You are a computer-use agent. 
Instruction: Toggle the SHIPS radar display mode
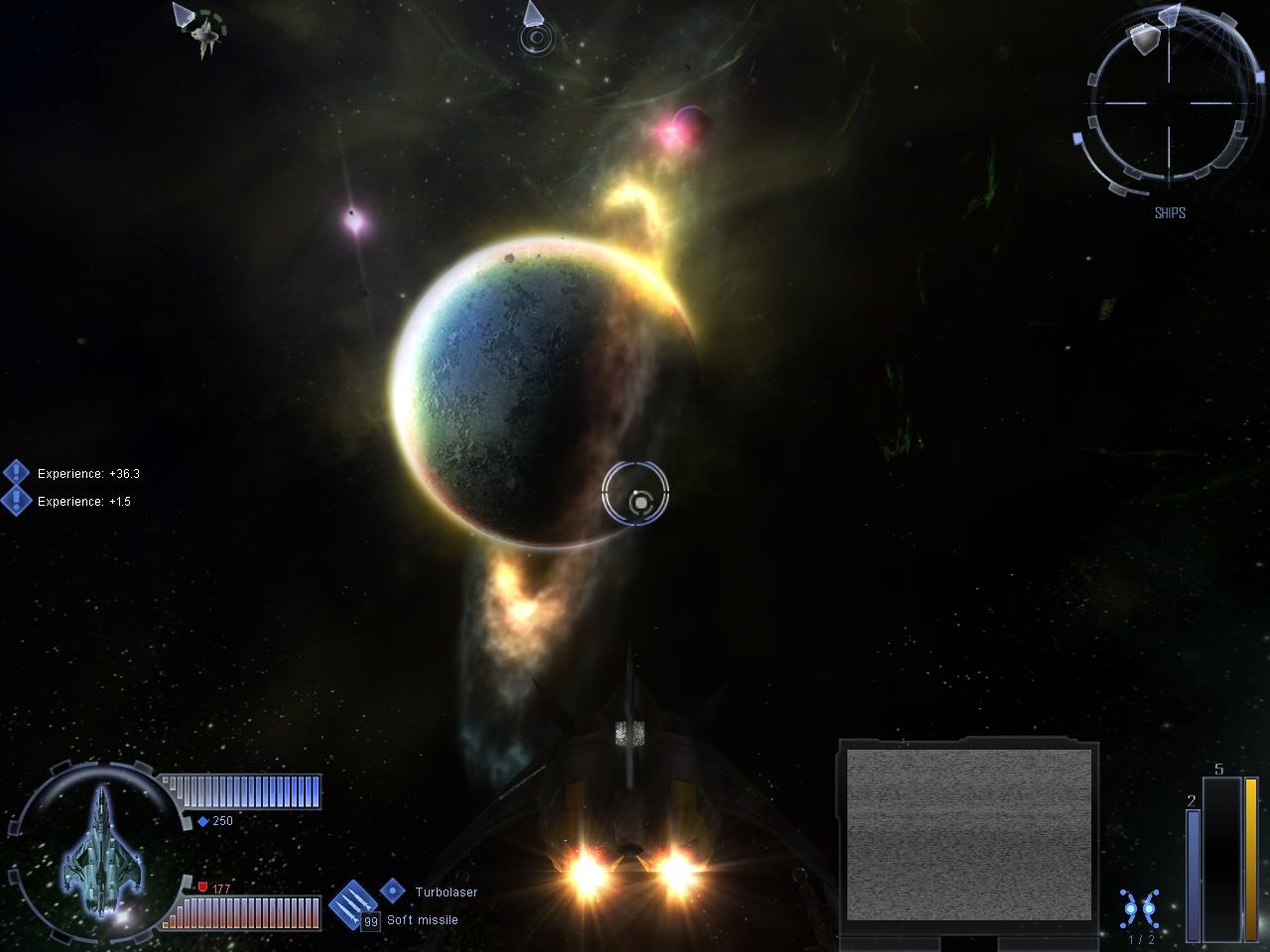click(1171, 212)
